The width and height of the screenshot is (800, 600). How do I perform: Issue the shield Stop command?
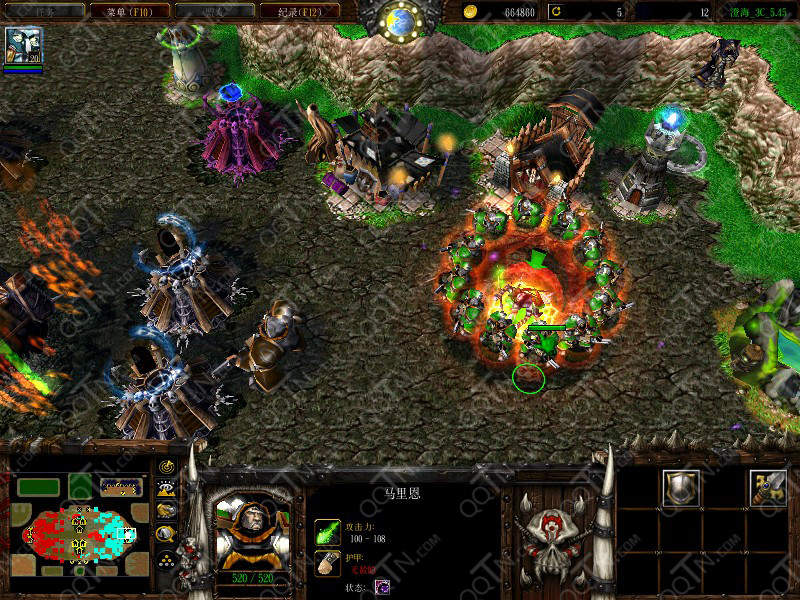pyautogui.click(x=682, y=487)
